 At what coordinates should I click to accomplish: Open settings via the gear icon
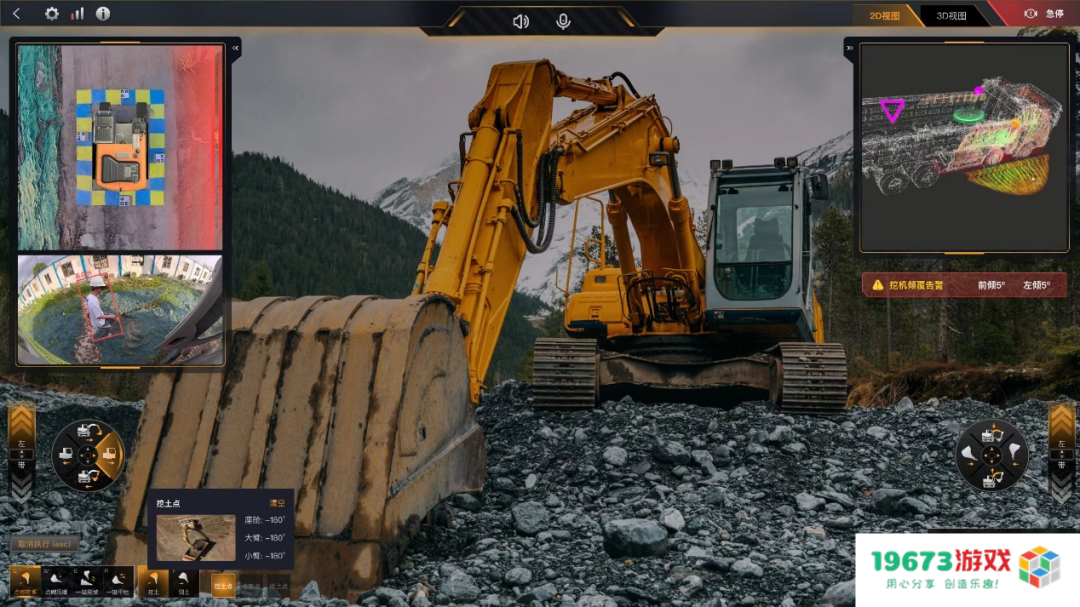pos(52,14)
